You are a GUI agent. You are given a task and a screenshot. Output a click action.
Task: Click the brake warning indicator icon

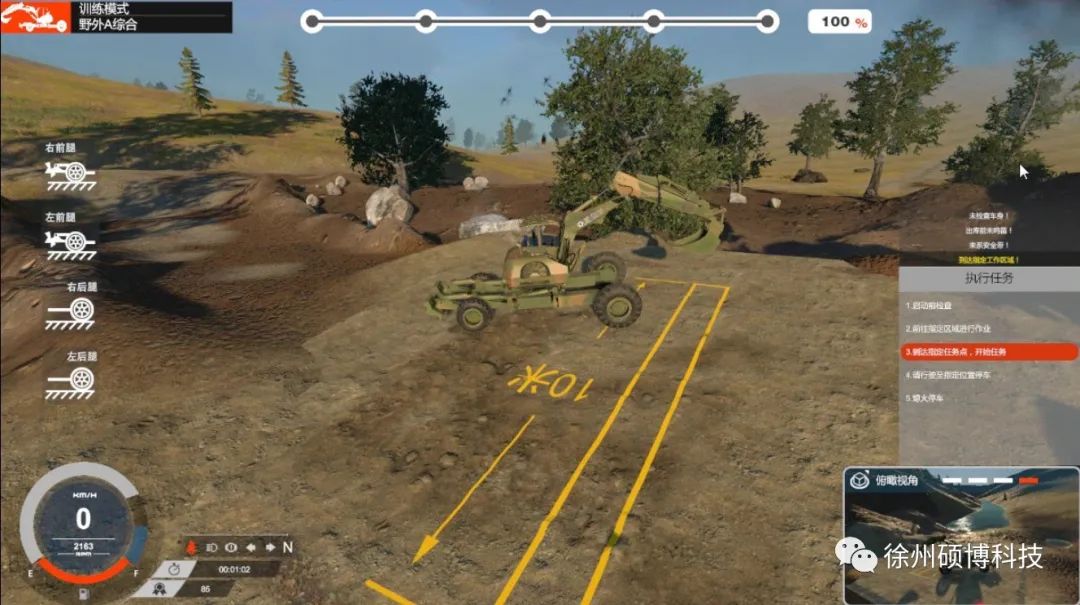point(230,547)
